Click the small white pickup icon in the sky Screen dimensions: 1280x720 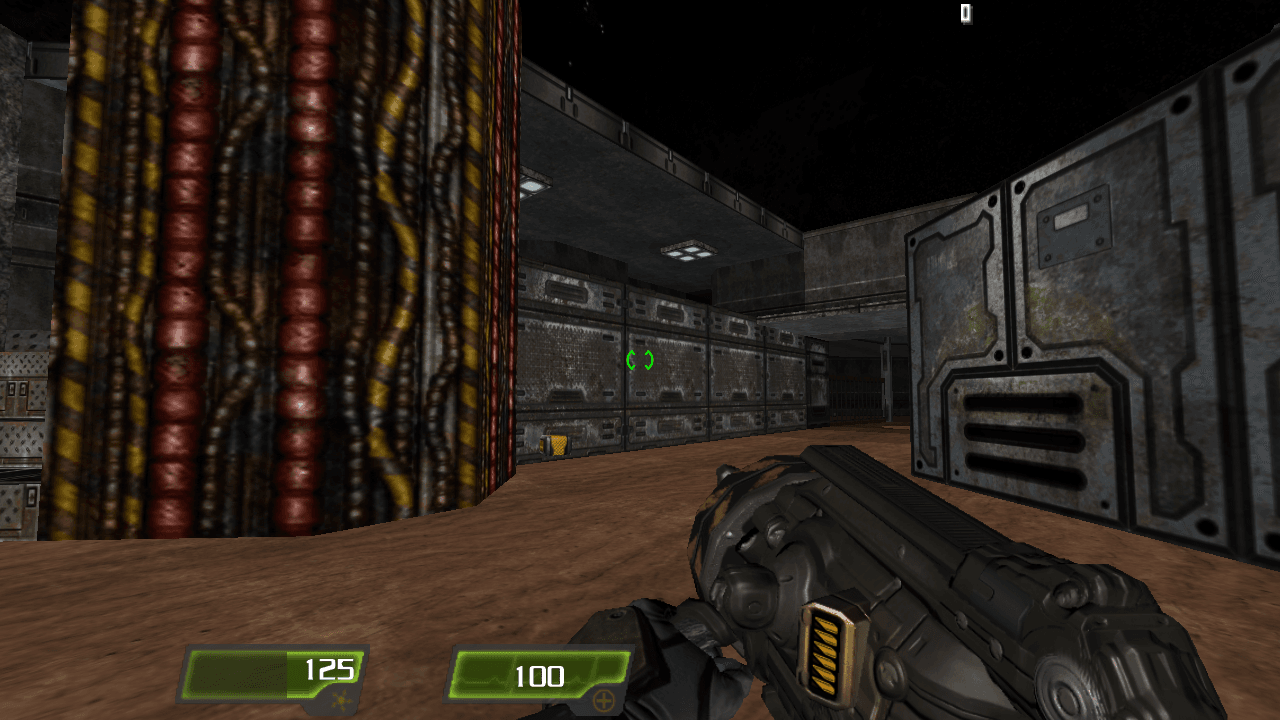(x=965, y=14)
